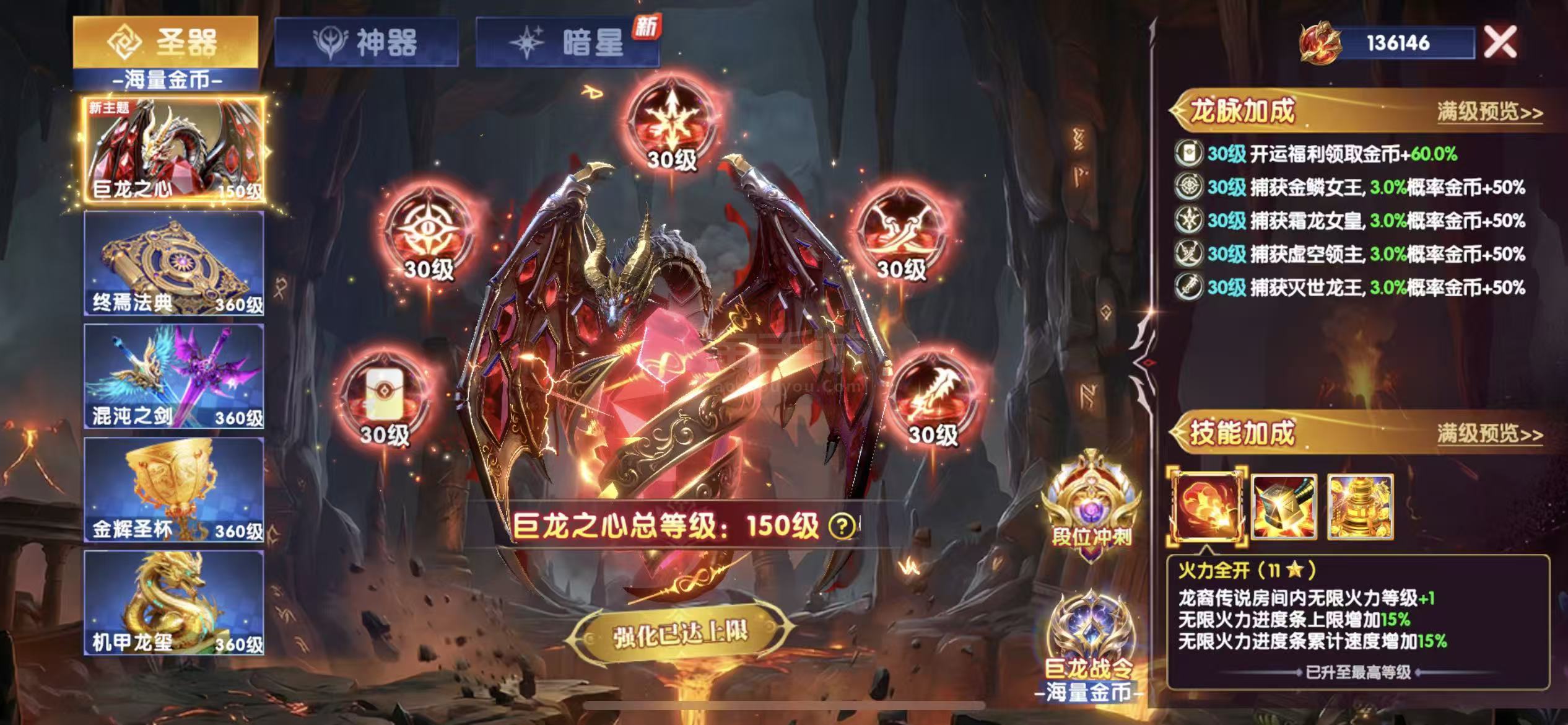Select the 终焉法典 item in the sidebar

173,266
